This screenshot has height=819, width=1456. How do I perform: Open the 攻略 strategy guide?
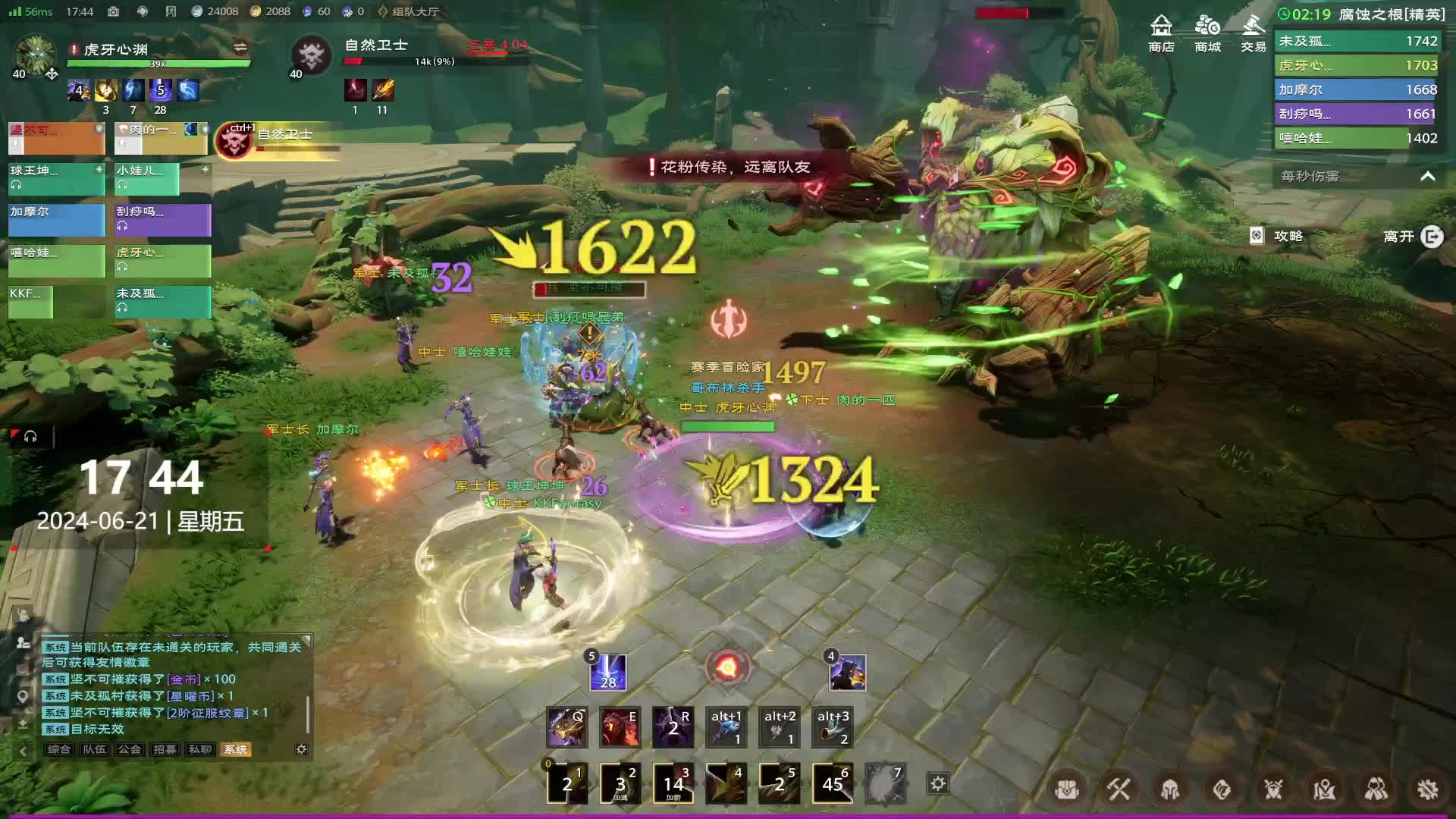[1278, 236]
